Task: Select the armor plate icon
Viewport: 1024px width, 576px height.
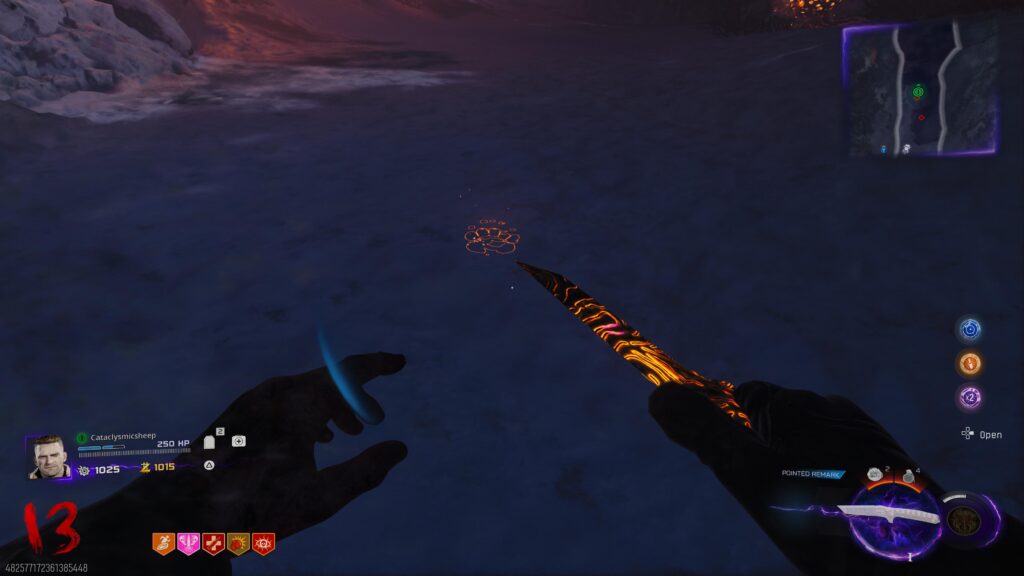Action: 210,441
